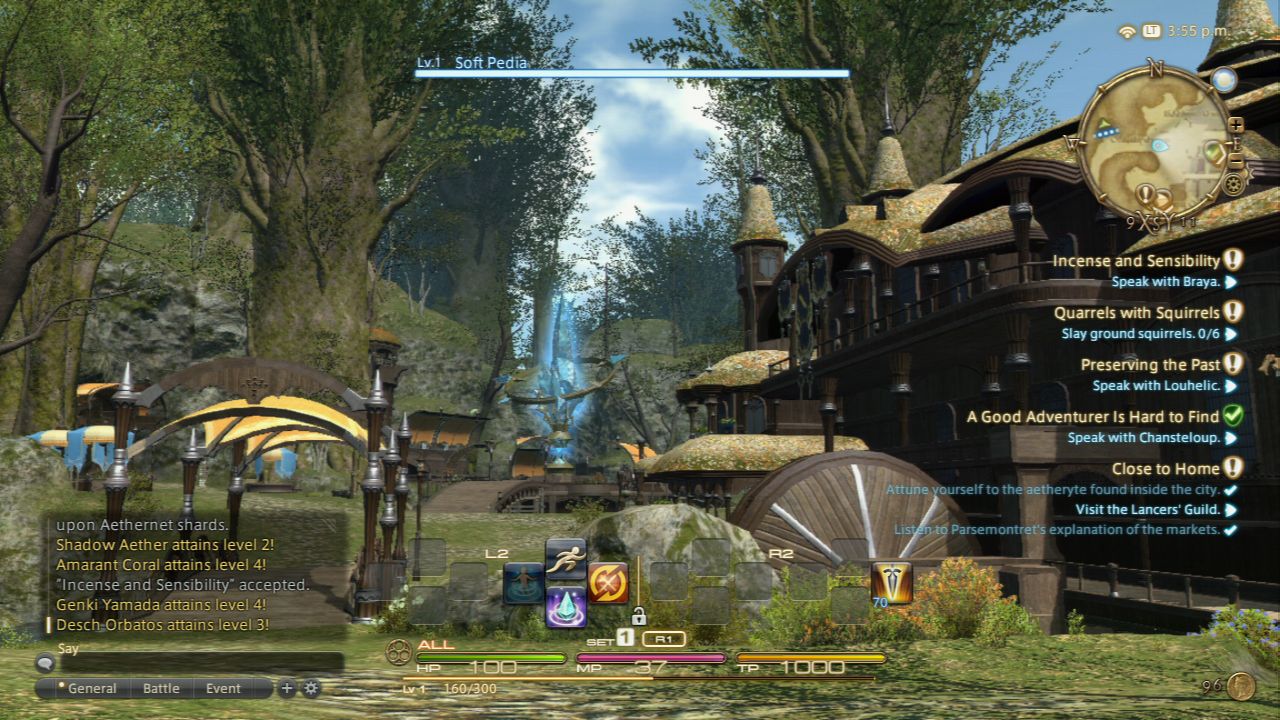
Task: Switch to the Battle chat tab
Action: 161,688
